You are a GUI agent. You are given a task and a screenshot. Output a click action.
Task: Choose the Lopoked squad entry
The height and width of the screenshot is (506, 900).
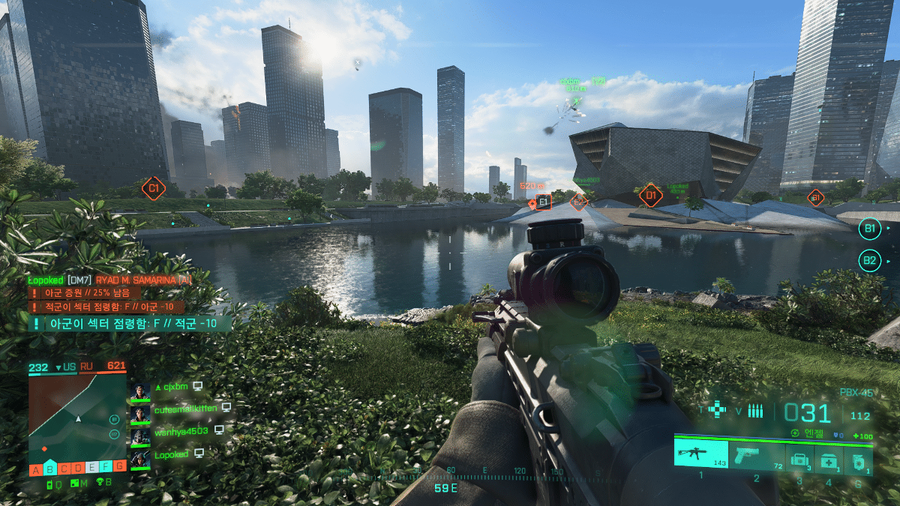[170, 453]
